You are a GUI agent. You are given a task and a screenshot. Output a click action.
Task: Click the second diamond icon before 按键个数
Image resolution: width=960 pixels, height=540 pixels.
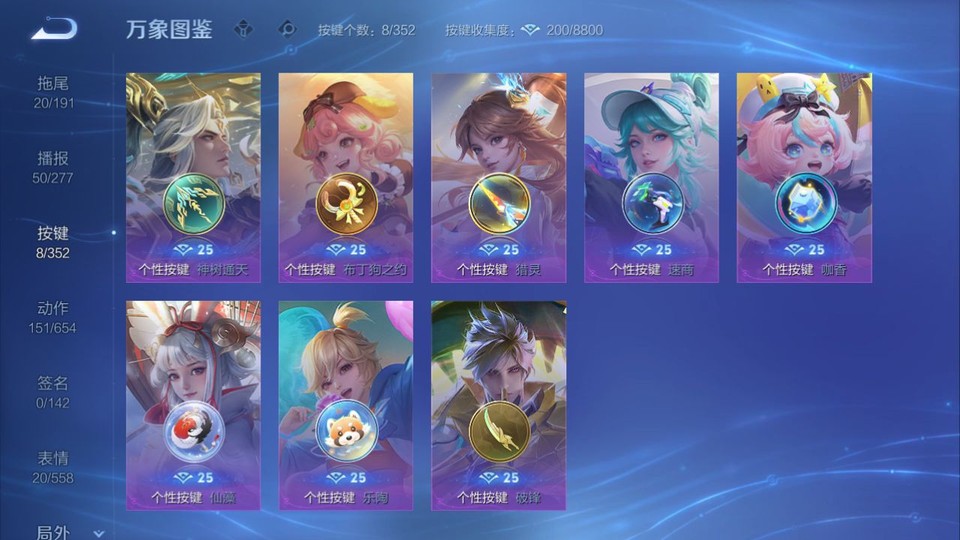click(x=288, y=29)
